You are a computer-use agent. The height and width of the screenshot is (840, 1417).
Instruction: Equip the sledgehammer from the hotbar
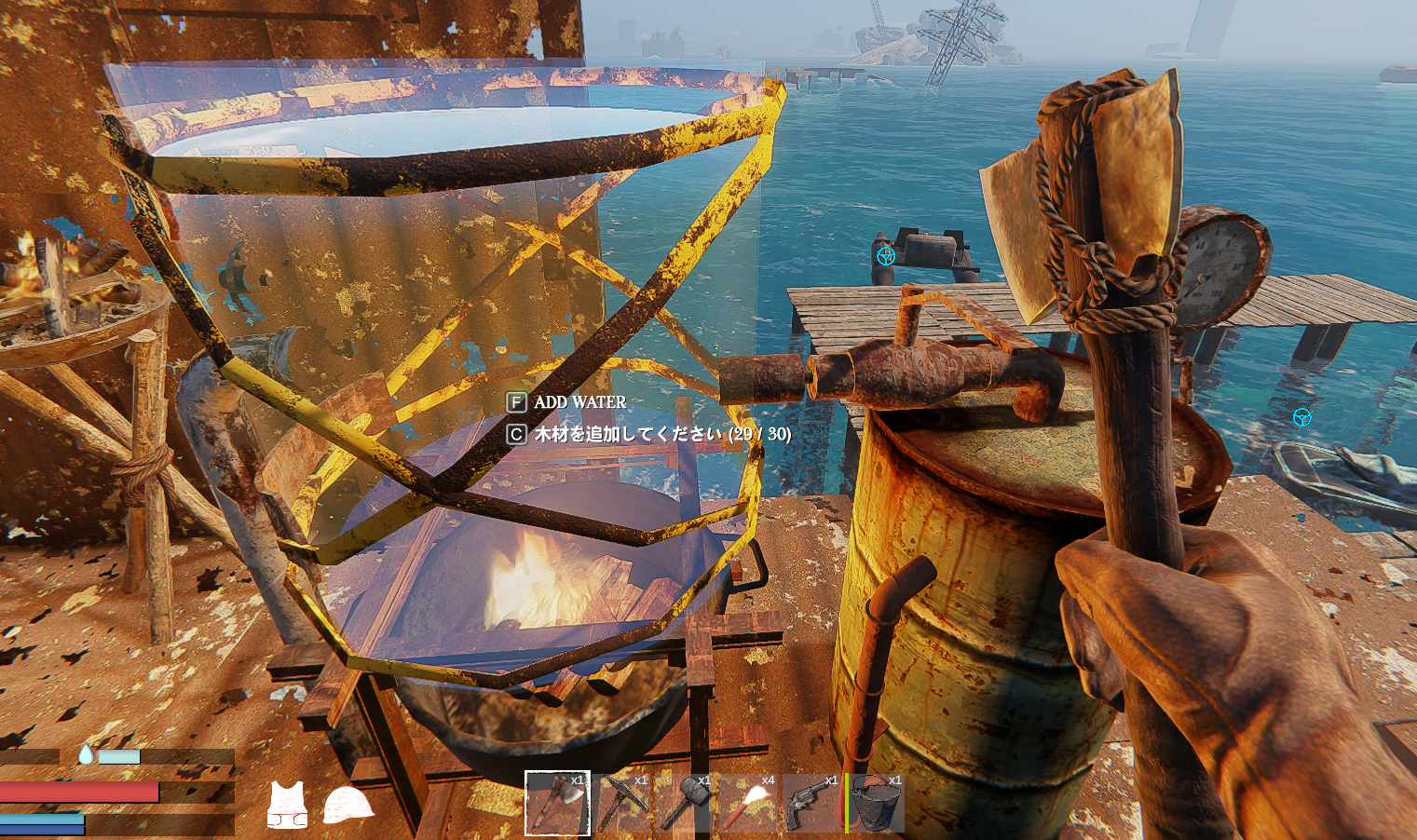(x=685, y=802)
